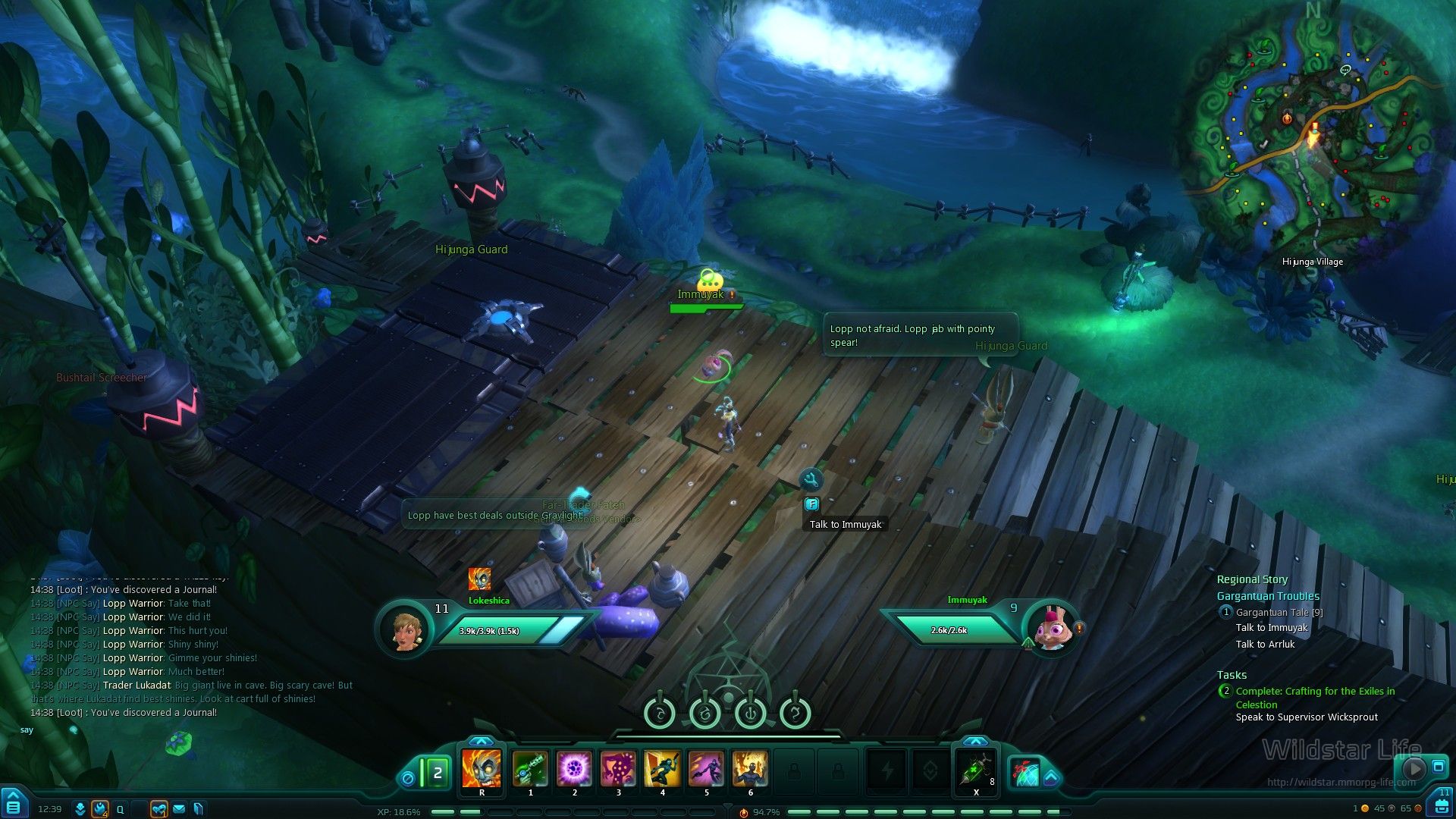
Task: Use the green pistol ability in slot 1
Action: pyautogui.click(x=530, y=768)
